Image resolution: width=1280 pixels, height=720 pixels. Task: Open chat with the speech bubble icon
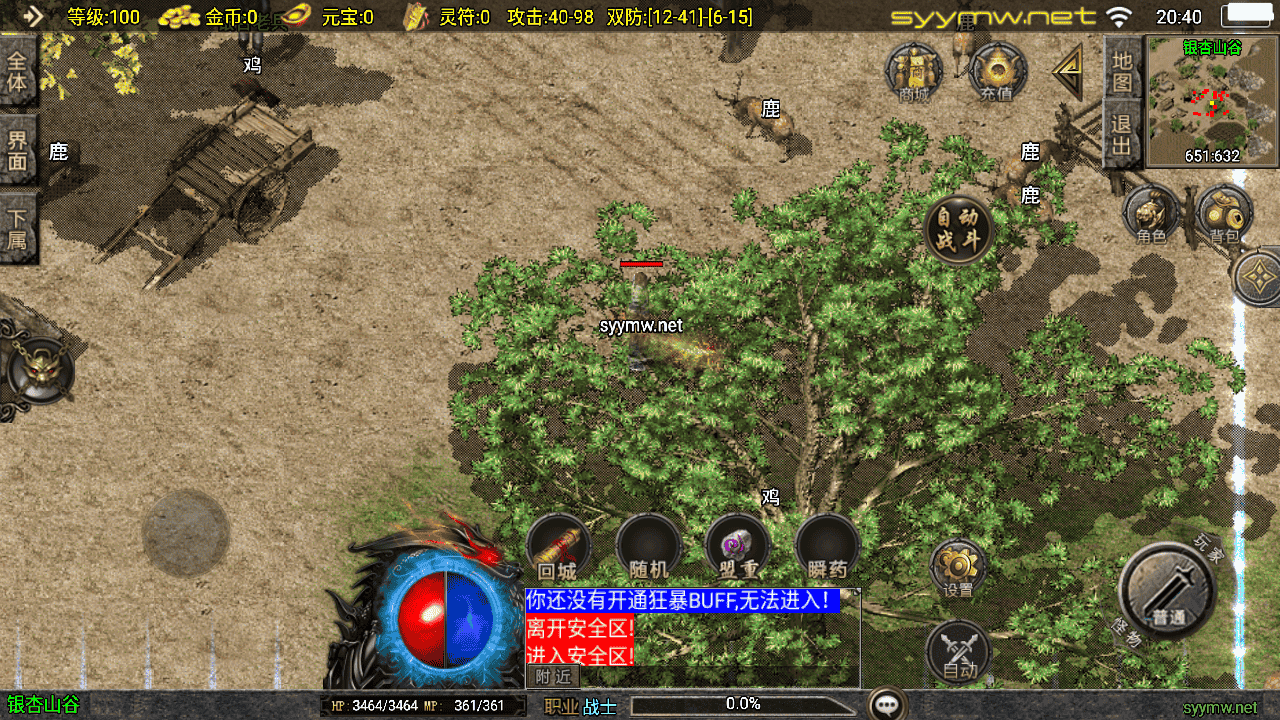[x=887, y=705]
